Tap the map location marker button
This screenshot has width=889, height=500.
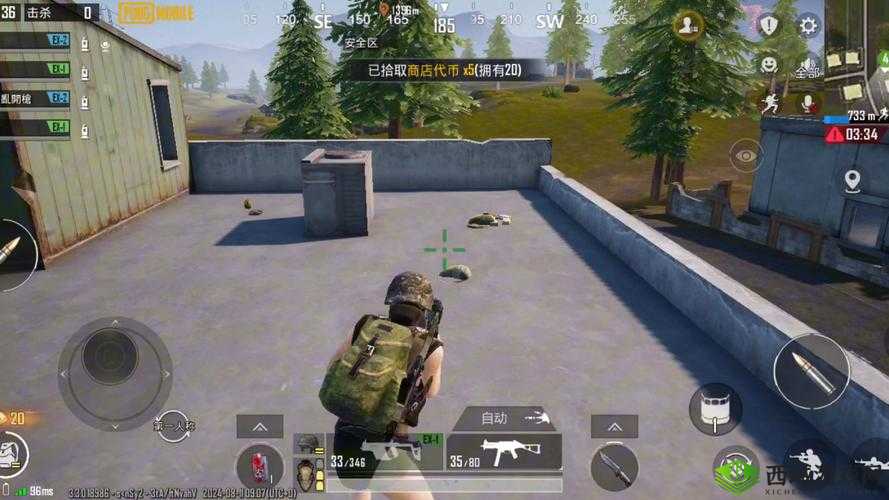tap(852, 181)
